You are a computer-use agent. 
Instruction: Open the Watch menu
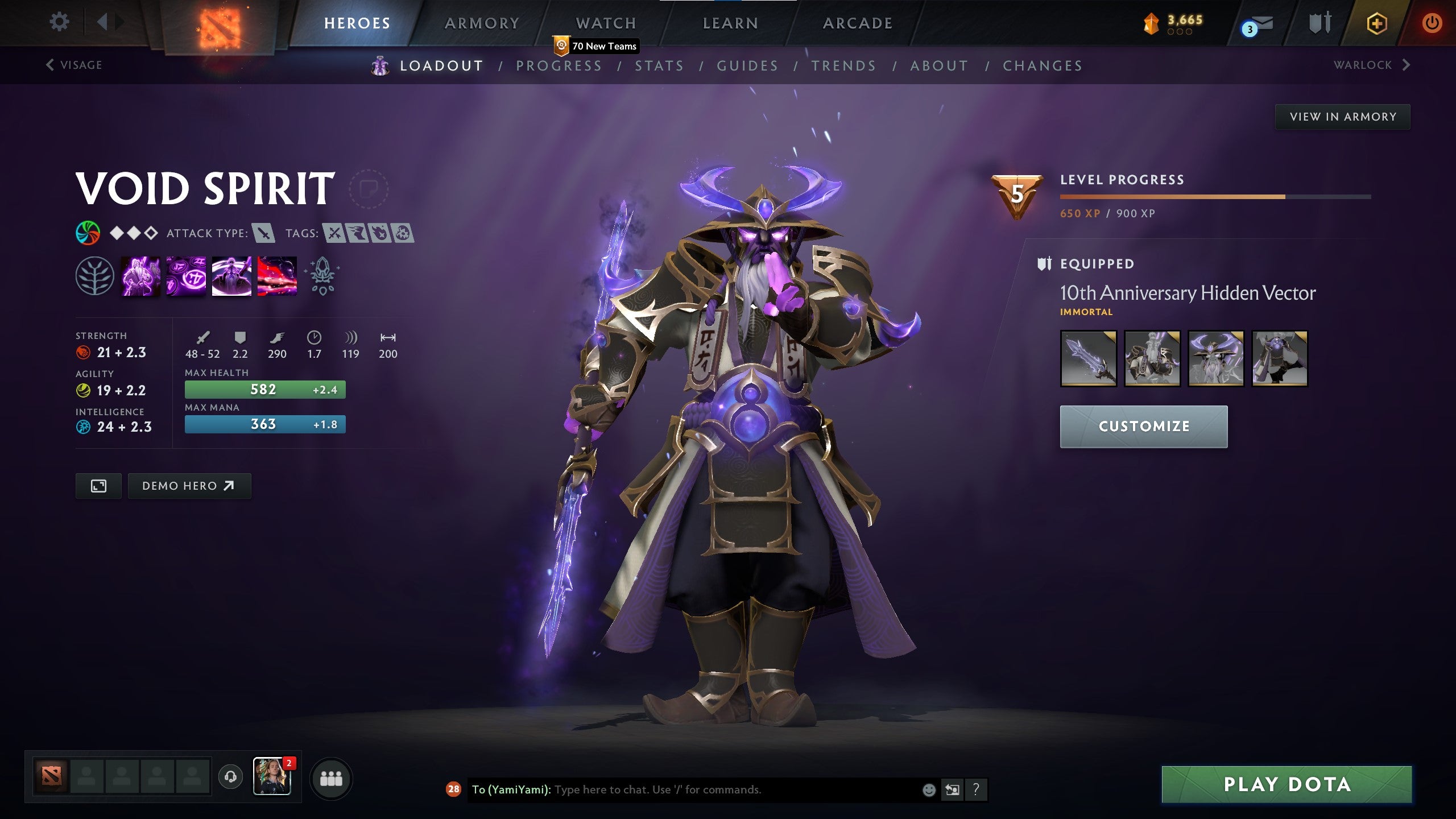coord(605,23)
